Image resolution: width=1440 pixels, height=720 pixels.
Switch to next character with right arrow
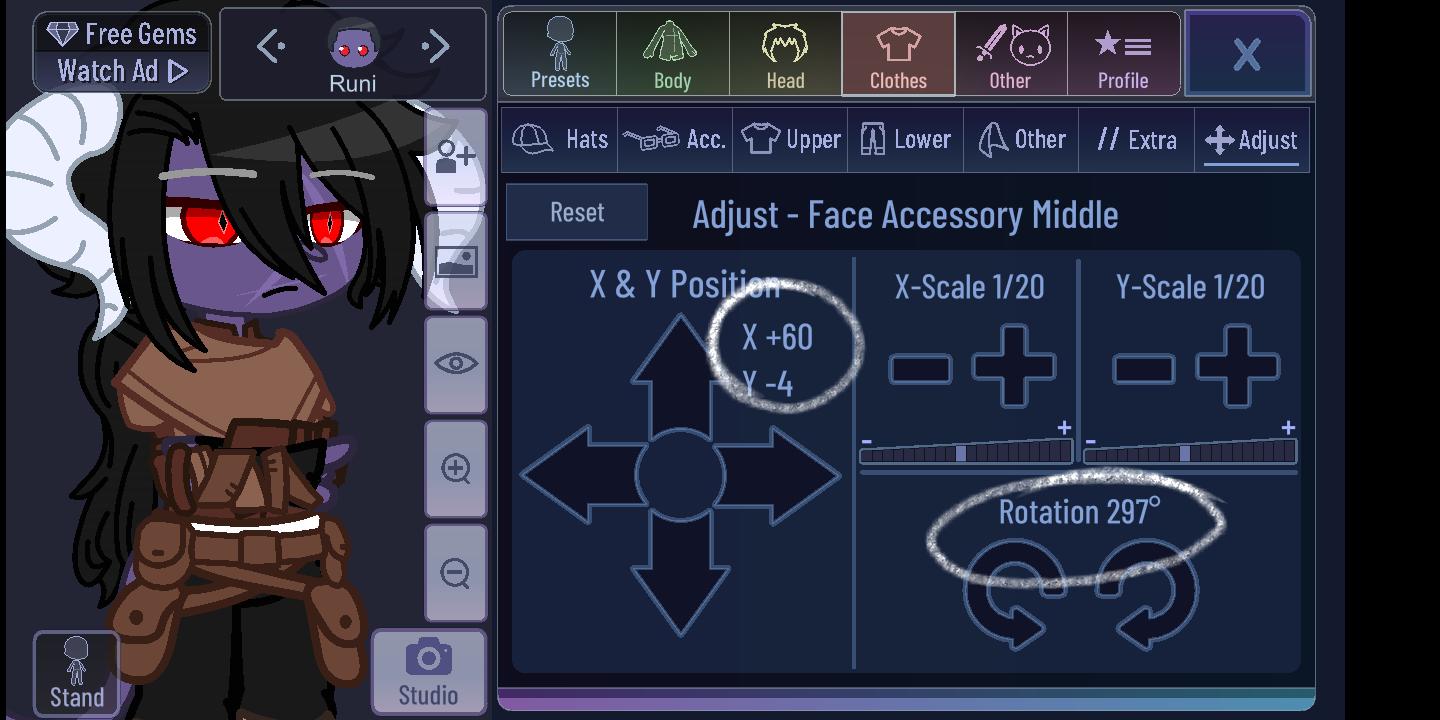[x=436, y=46]
